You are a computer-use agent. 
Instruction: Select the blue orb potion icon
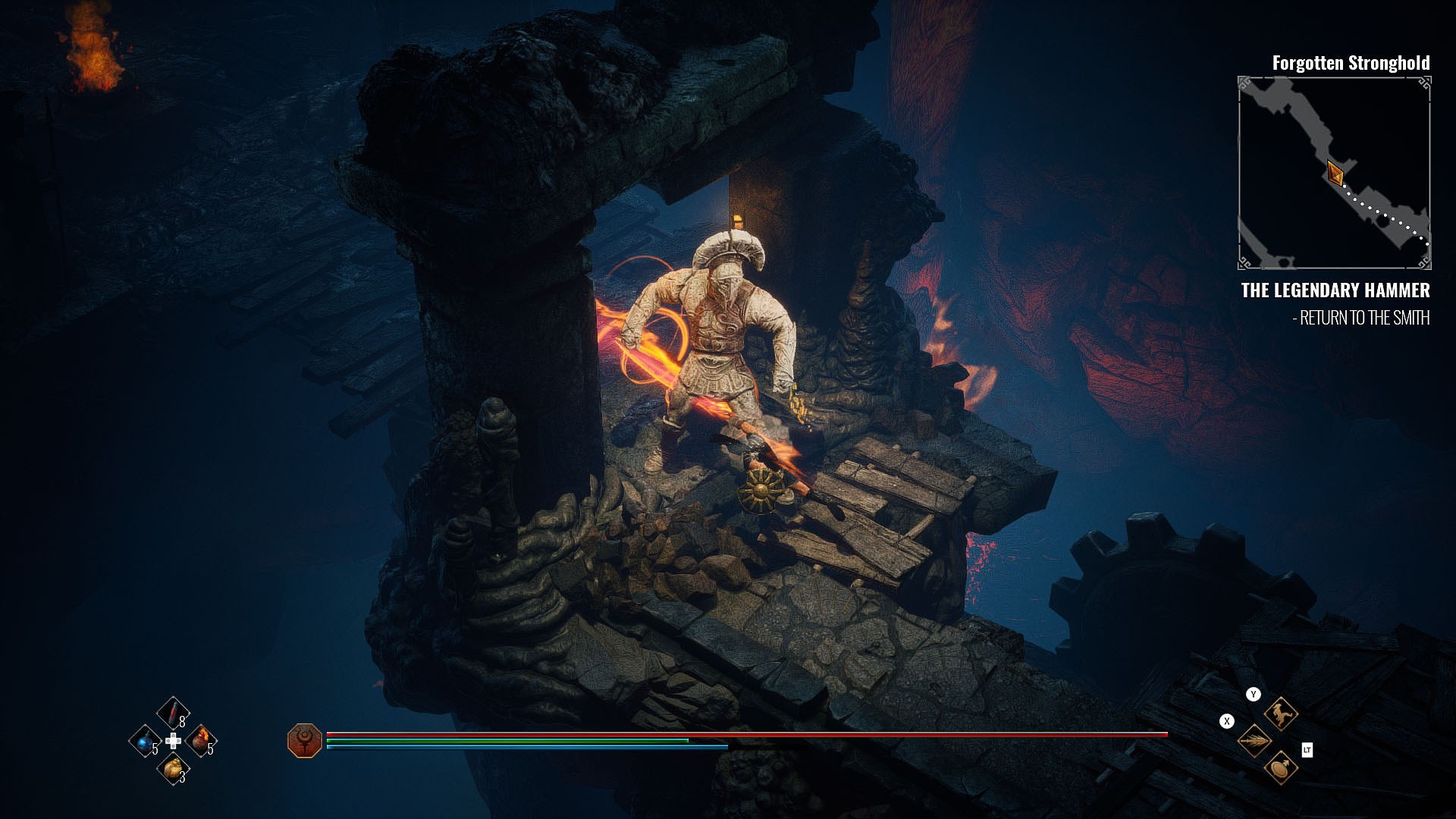[x=145, y=741]
